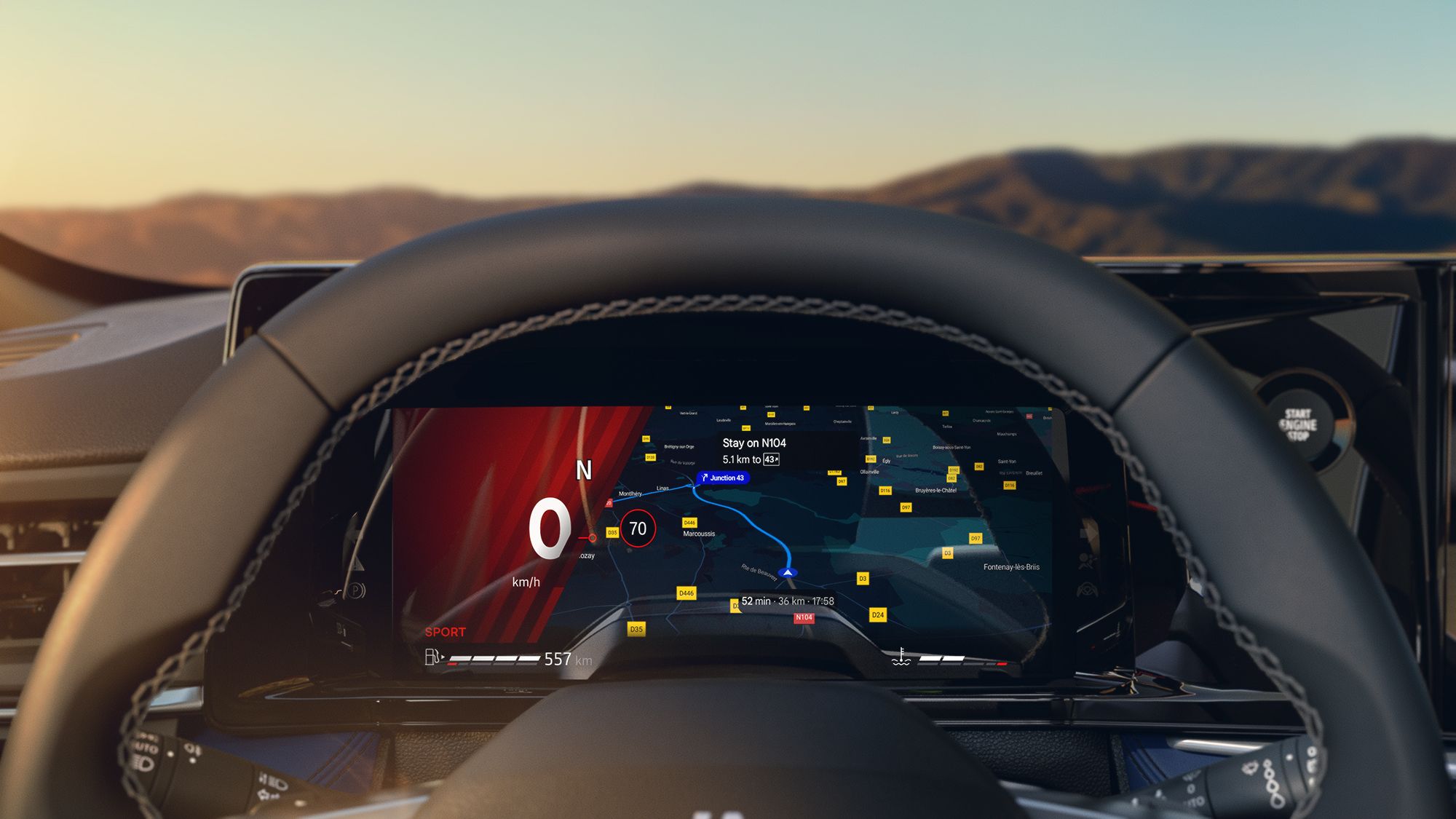1456x819 pixels.
Task: Select the D24 road marker
Action: click(878, 615)
